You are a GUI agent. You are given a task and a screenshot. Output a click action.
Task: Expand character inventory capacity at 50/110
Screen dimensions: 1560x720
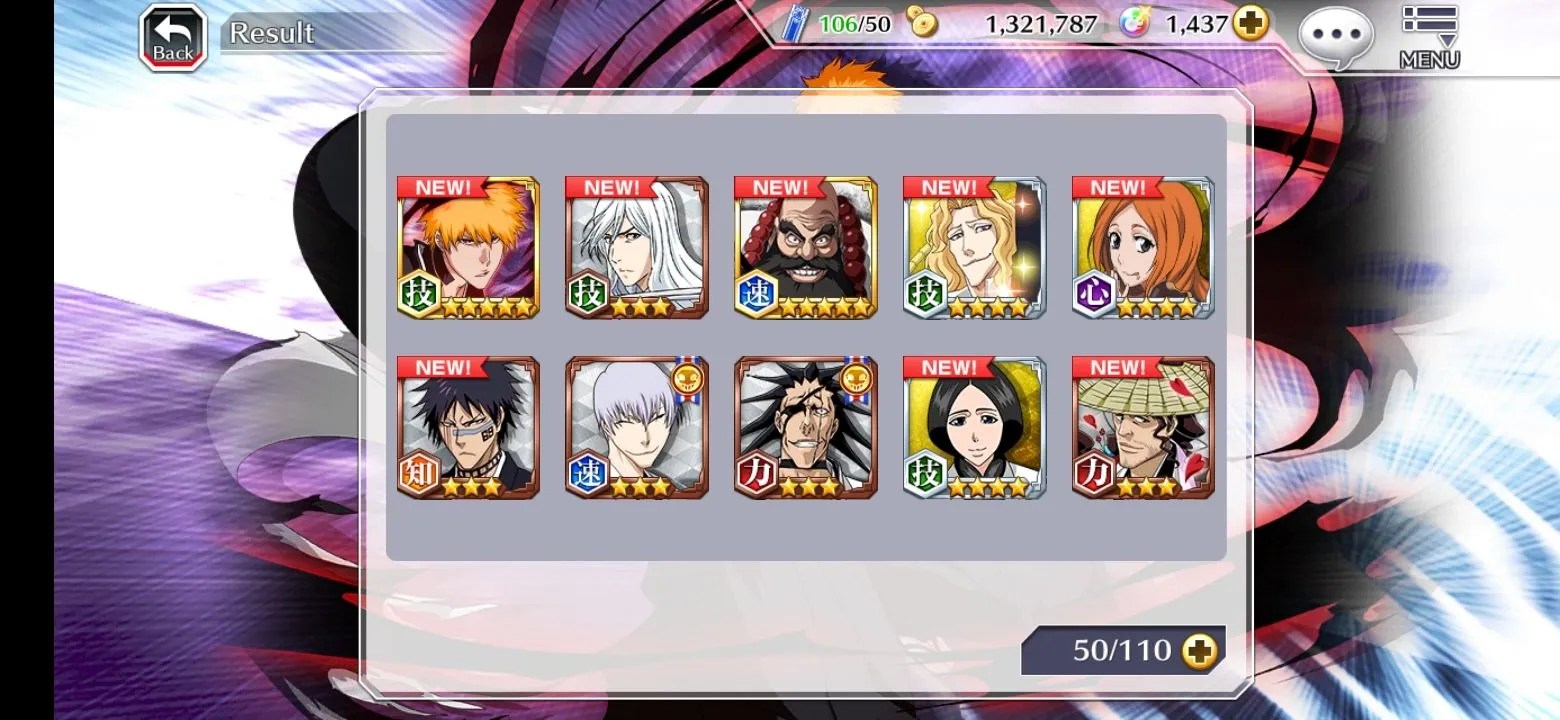pos(1199,652)
